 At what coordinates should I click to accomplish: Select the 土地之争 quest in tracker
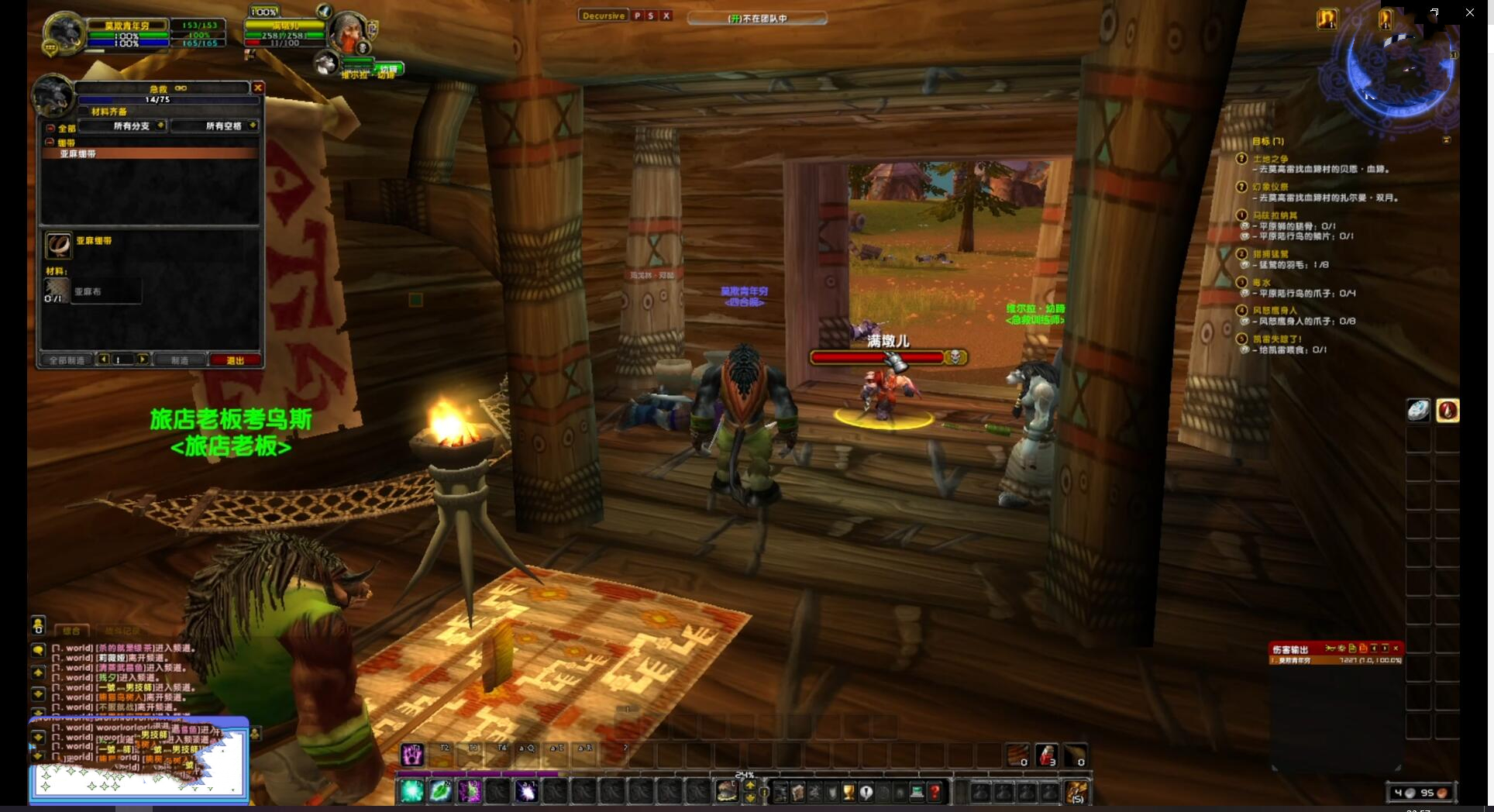[1270, 159]
